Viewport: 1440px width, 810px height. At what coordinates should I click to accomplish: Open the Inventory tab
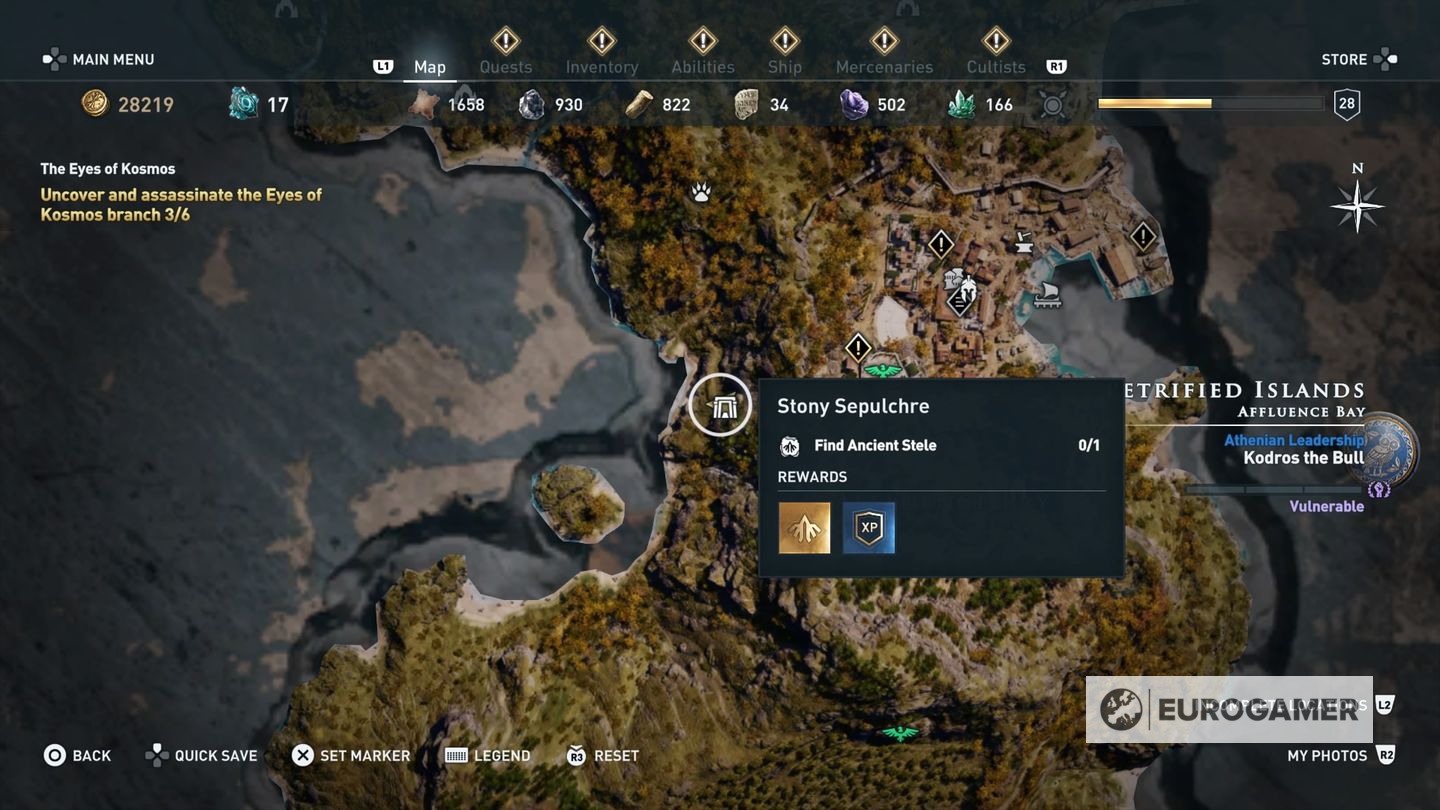pos(601,66)
